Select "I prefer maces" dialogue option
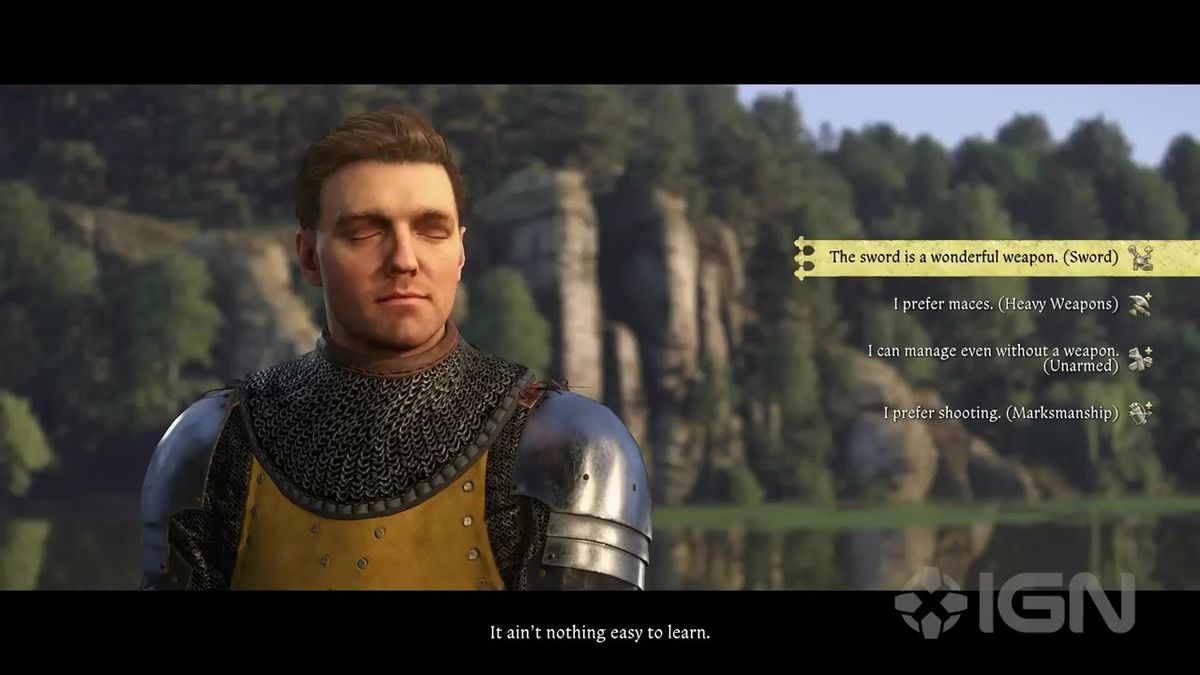 click(x=1005, y=304)
